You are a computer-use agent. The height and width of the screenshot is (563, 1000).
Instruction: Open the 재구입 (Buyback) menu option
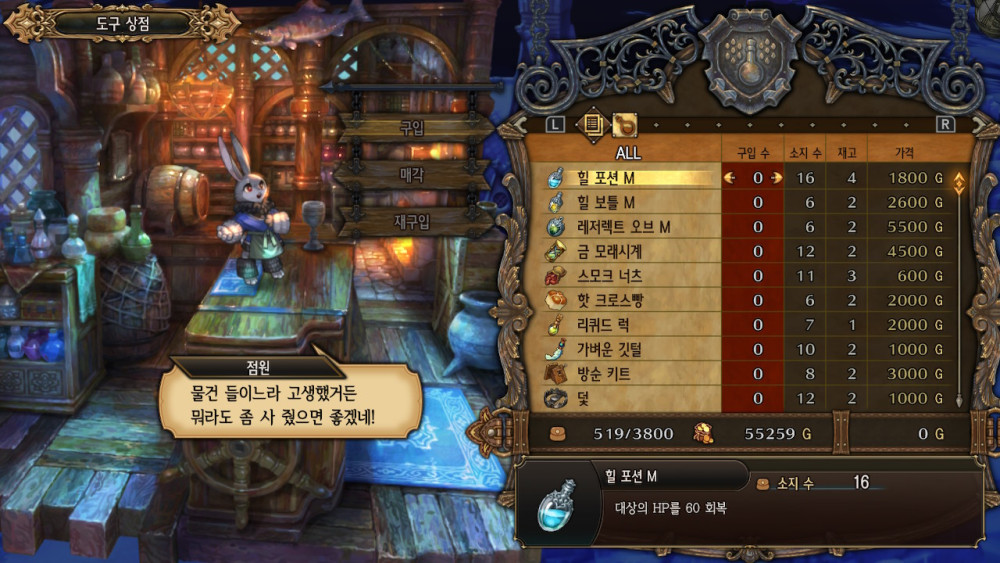pyautogui.click(x=412, y=221)
